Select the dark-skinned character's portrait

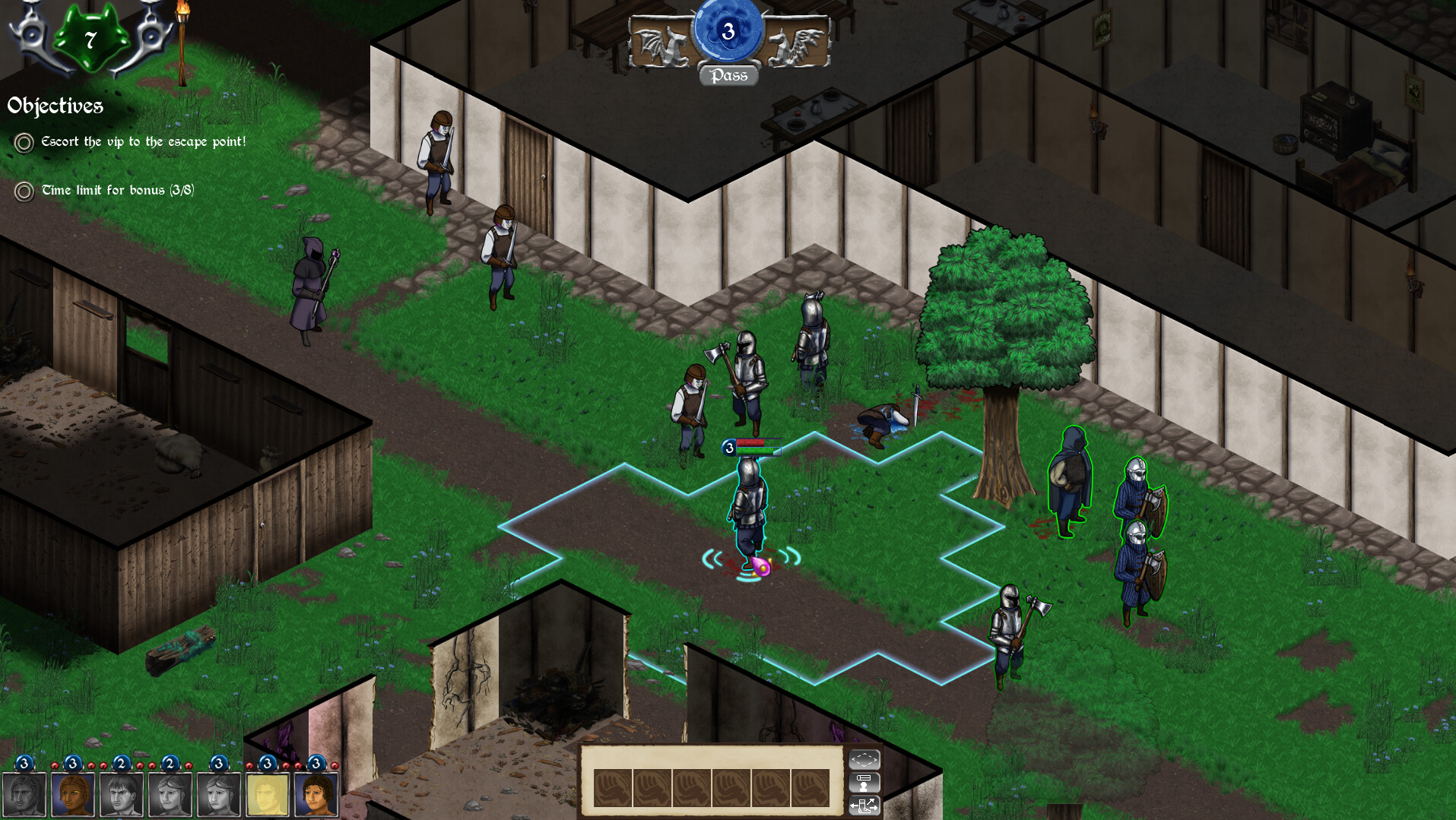73,793
